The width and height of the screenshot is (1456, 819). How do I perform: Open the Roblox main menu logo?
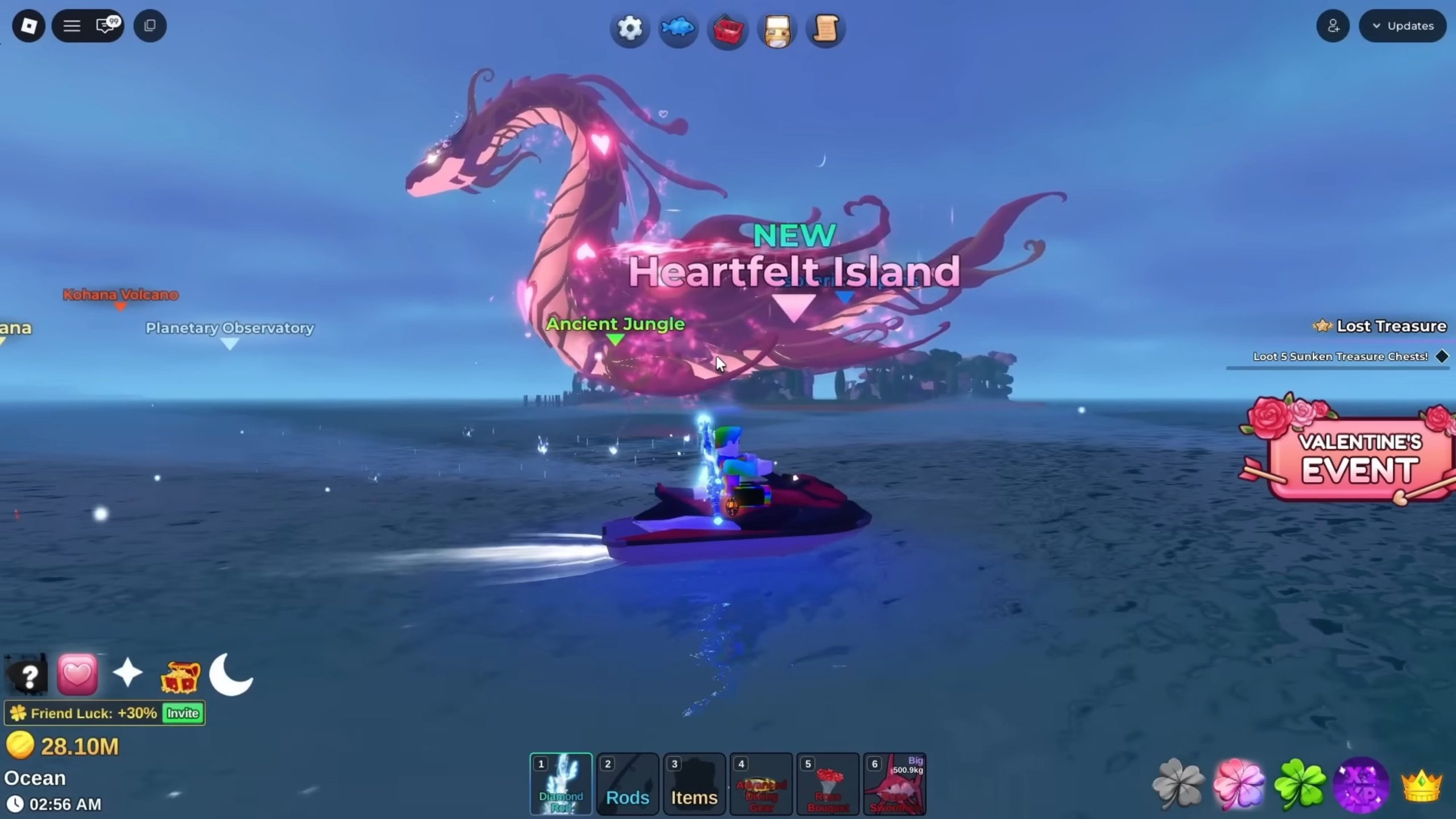28,26
